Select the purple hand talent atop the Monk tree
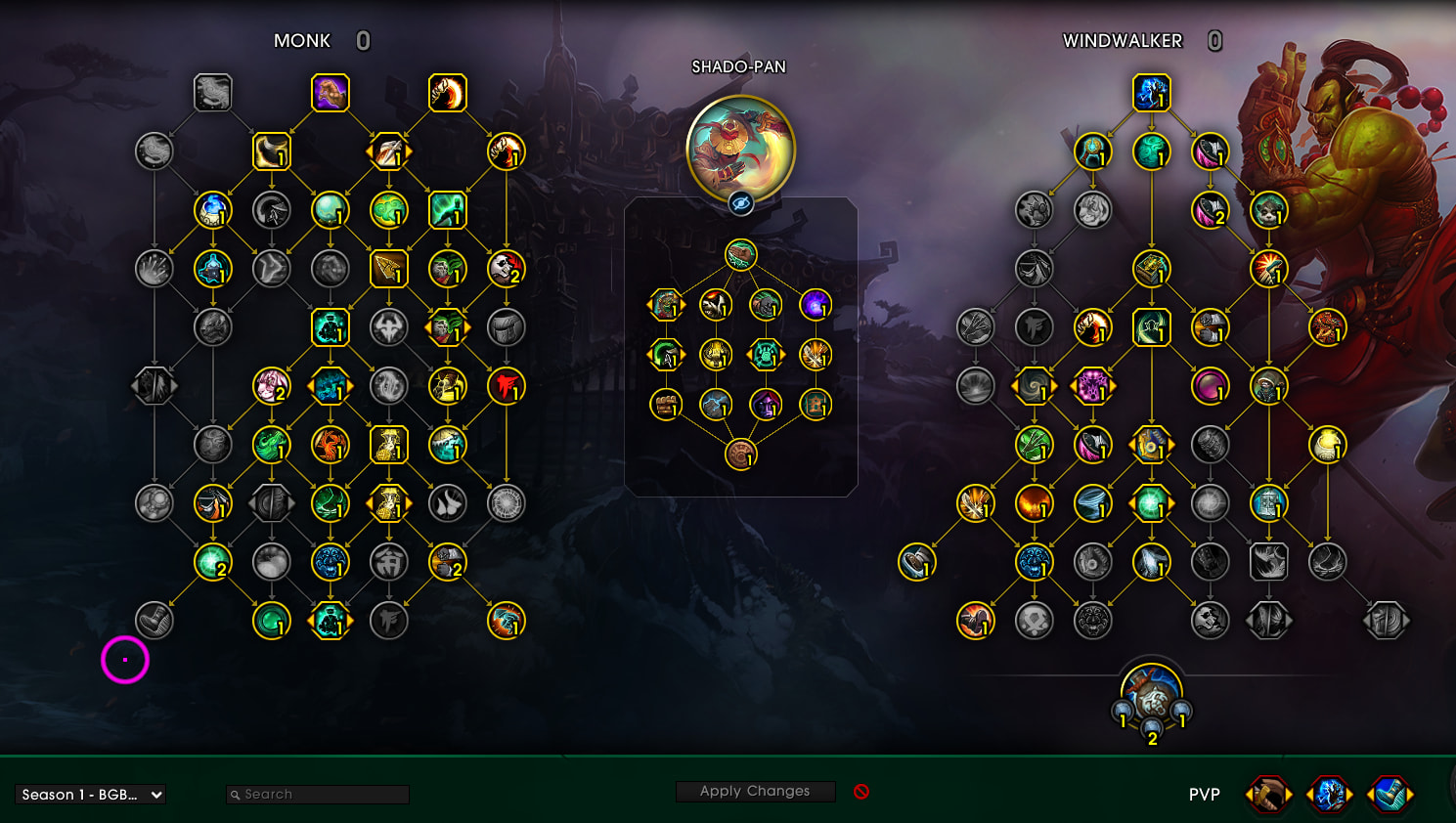This screenshot has height=823, width=1456. point(331,93)
